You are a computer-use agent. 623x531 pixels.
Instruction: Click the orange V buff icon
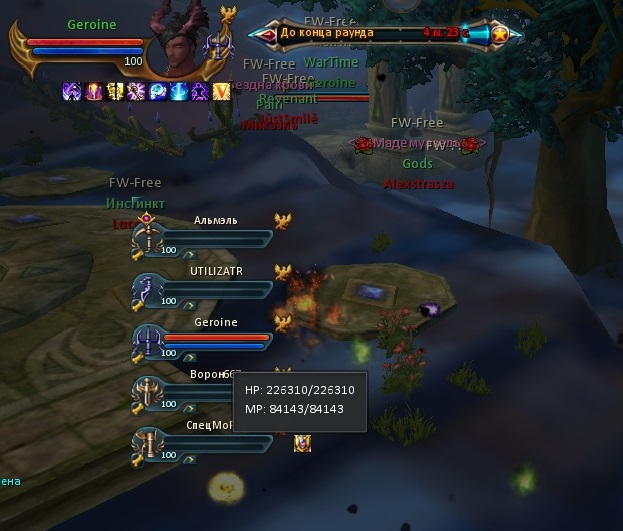tap(222, 91)
